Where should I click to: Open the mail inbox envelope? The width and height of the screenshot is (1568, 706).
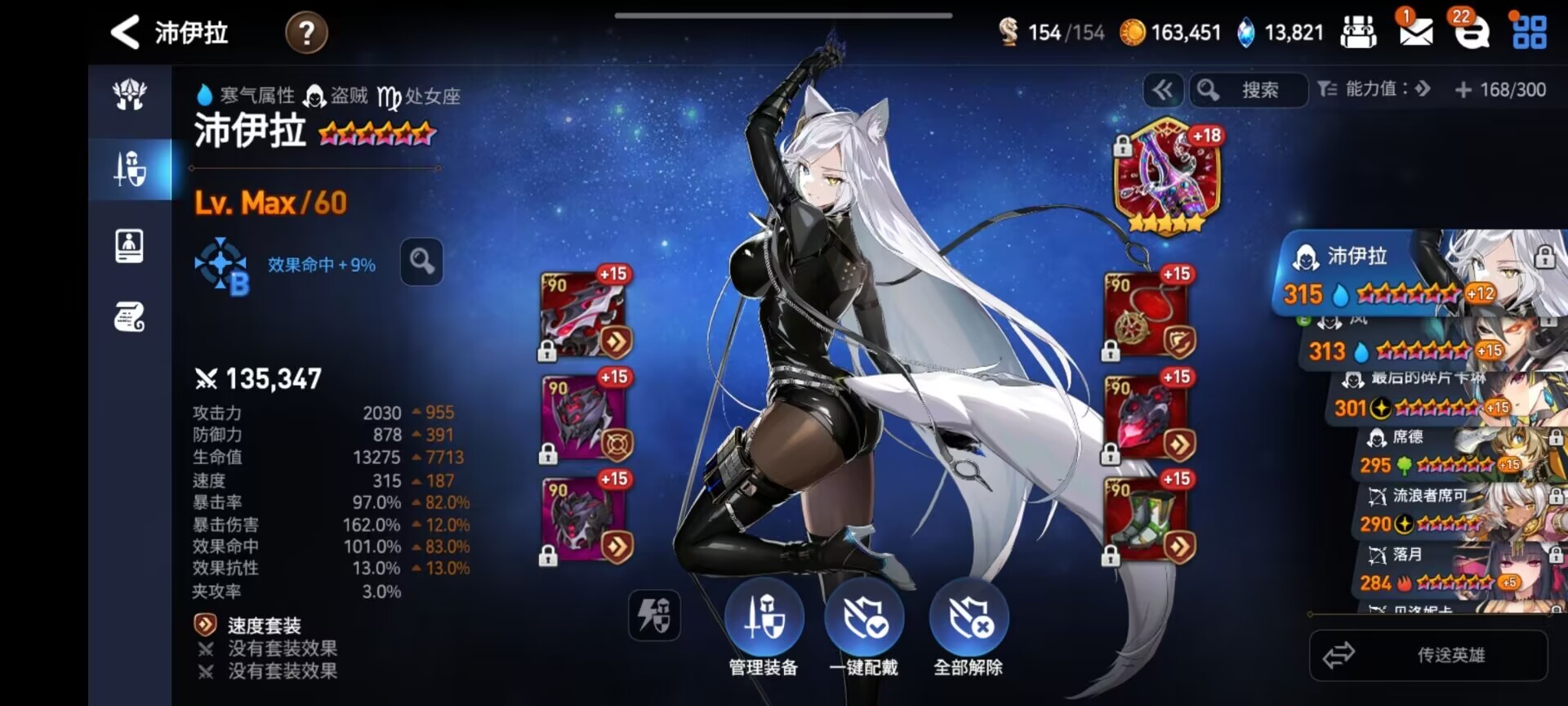[1415, 31]
